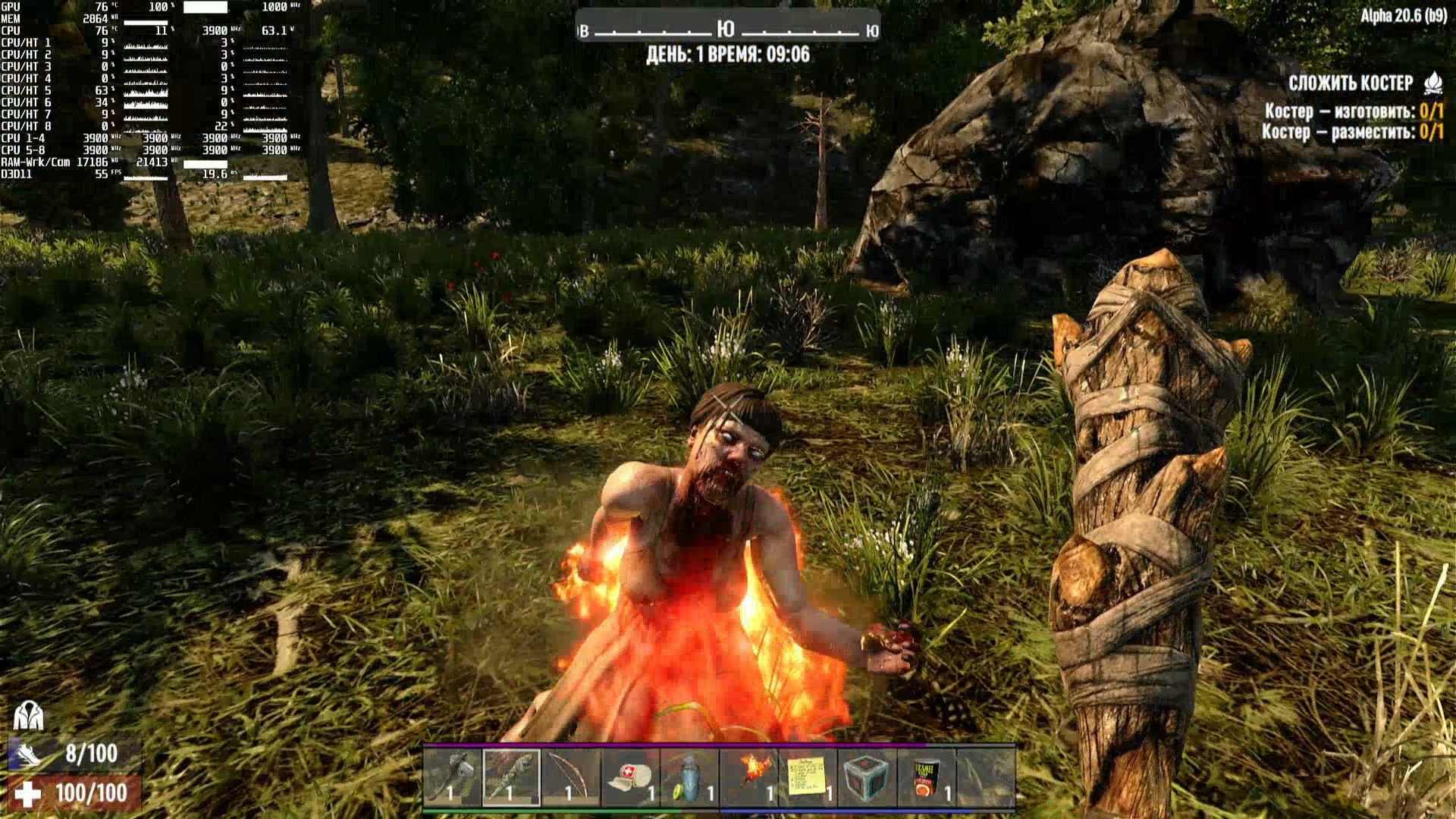1456x819 pixels.
Task: Choose the land claim block slot
Action: [868, 777]
